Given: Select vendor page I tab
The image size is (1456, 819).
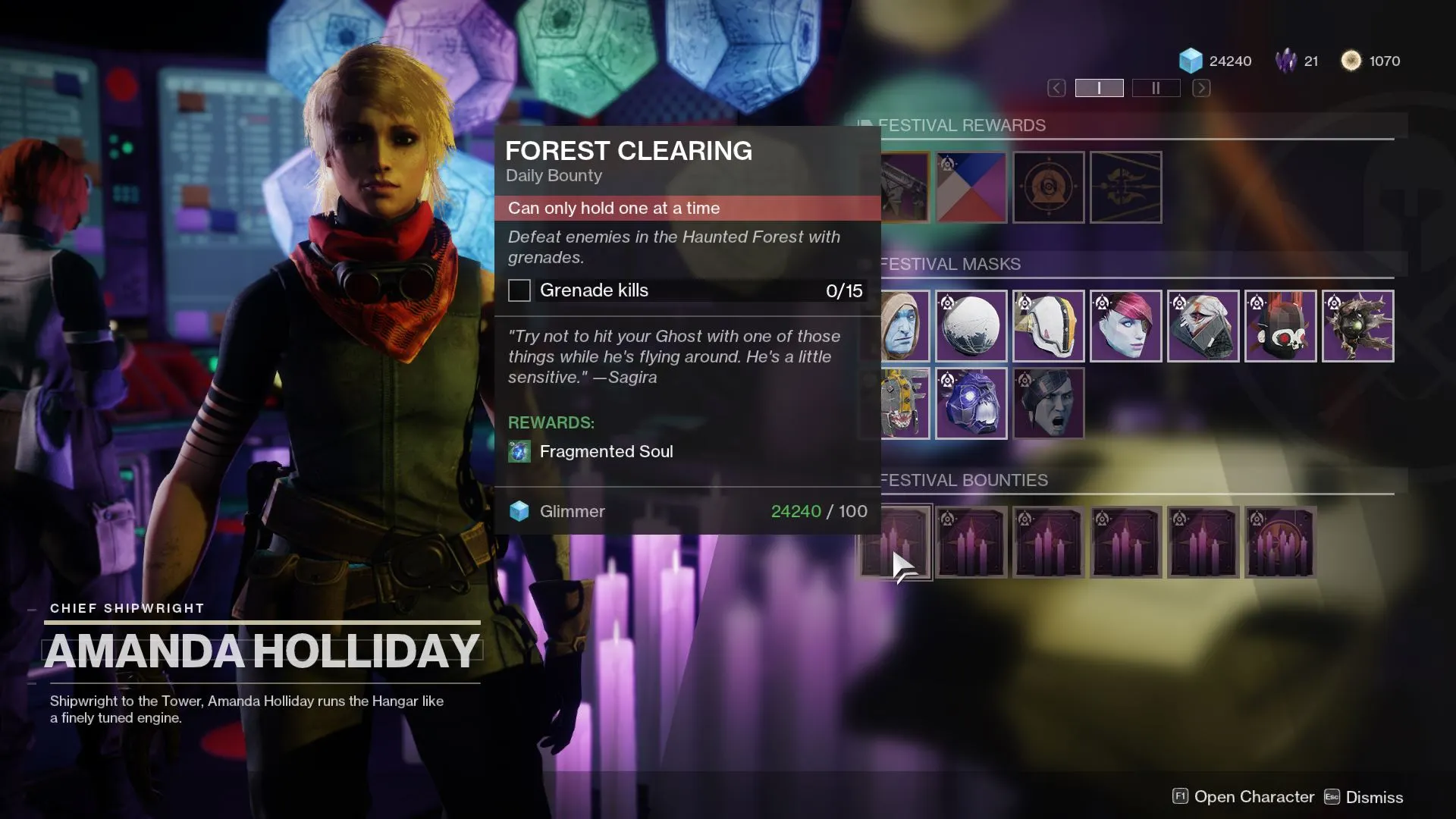Looking at the screenshot, I should (x=1099, y=88).
